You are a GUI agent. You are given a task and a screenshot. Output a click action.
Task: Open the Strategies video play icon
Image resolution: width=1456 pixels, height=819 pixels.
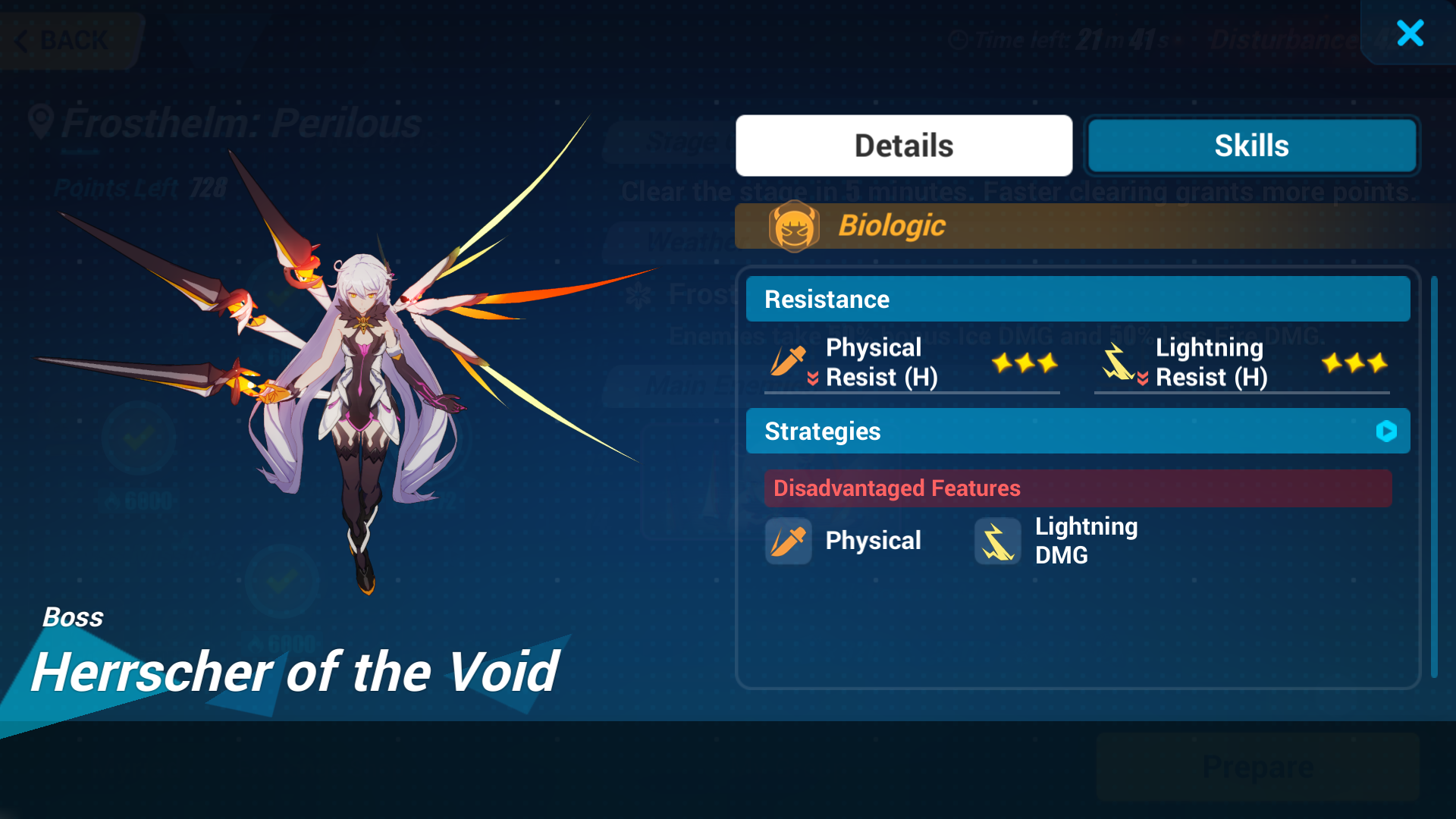click(x=1388, y=431)
